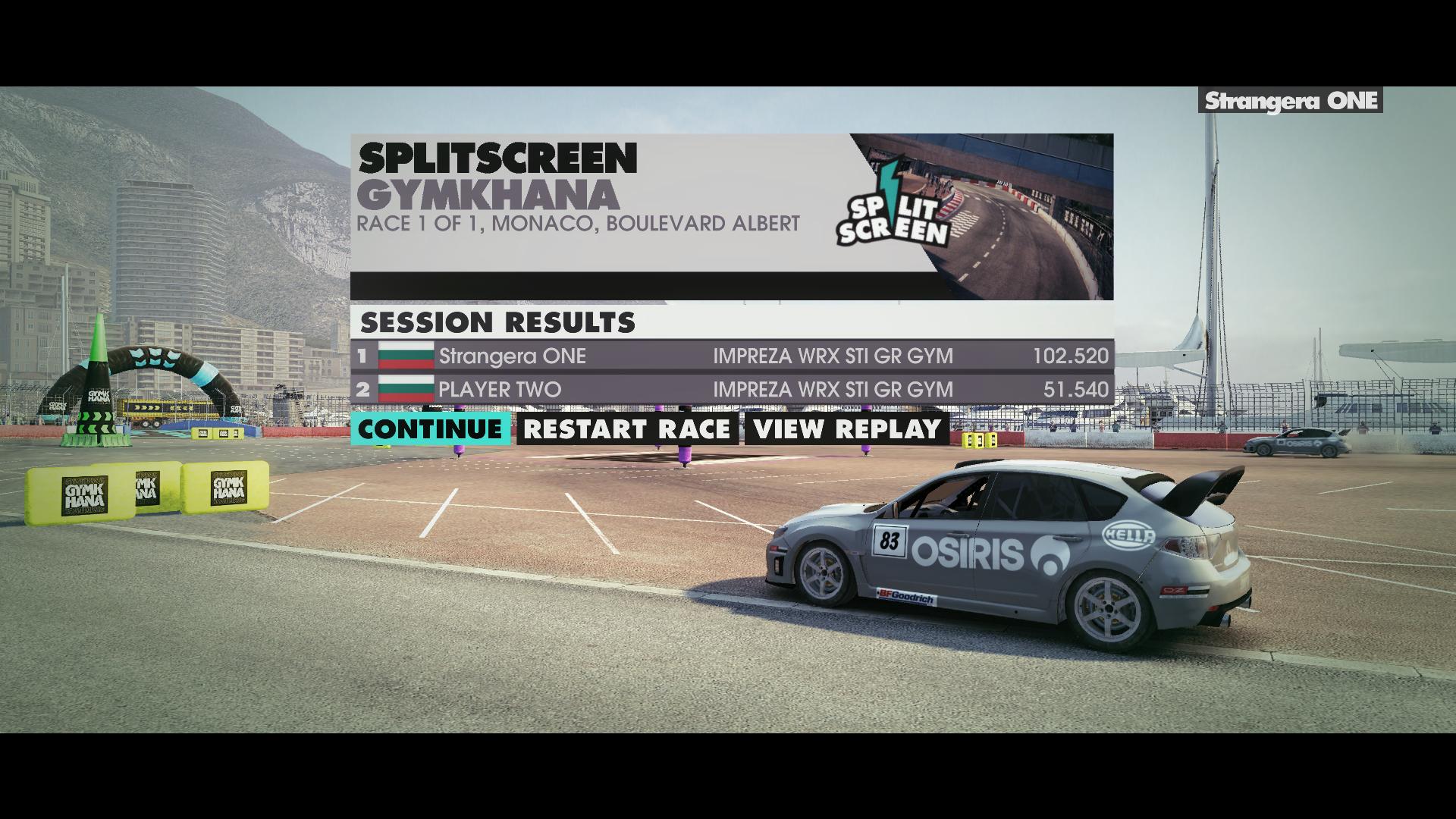Select Strangera ONE result row

coord(732,356)
